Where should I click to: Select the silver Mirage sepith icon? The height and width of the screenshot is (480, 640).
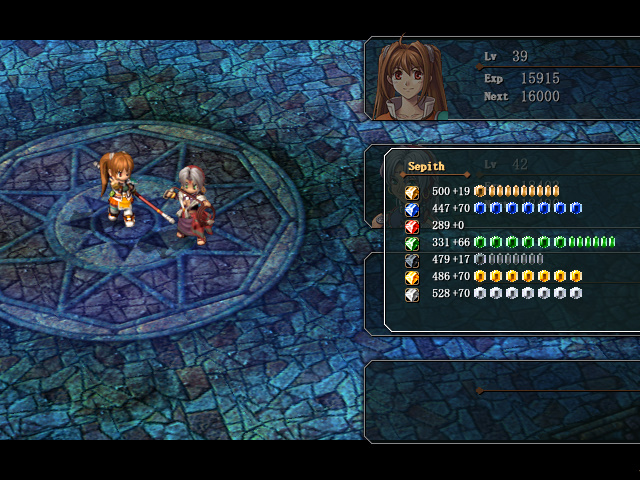(411, 294)
